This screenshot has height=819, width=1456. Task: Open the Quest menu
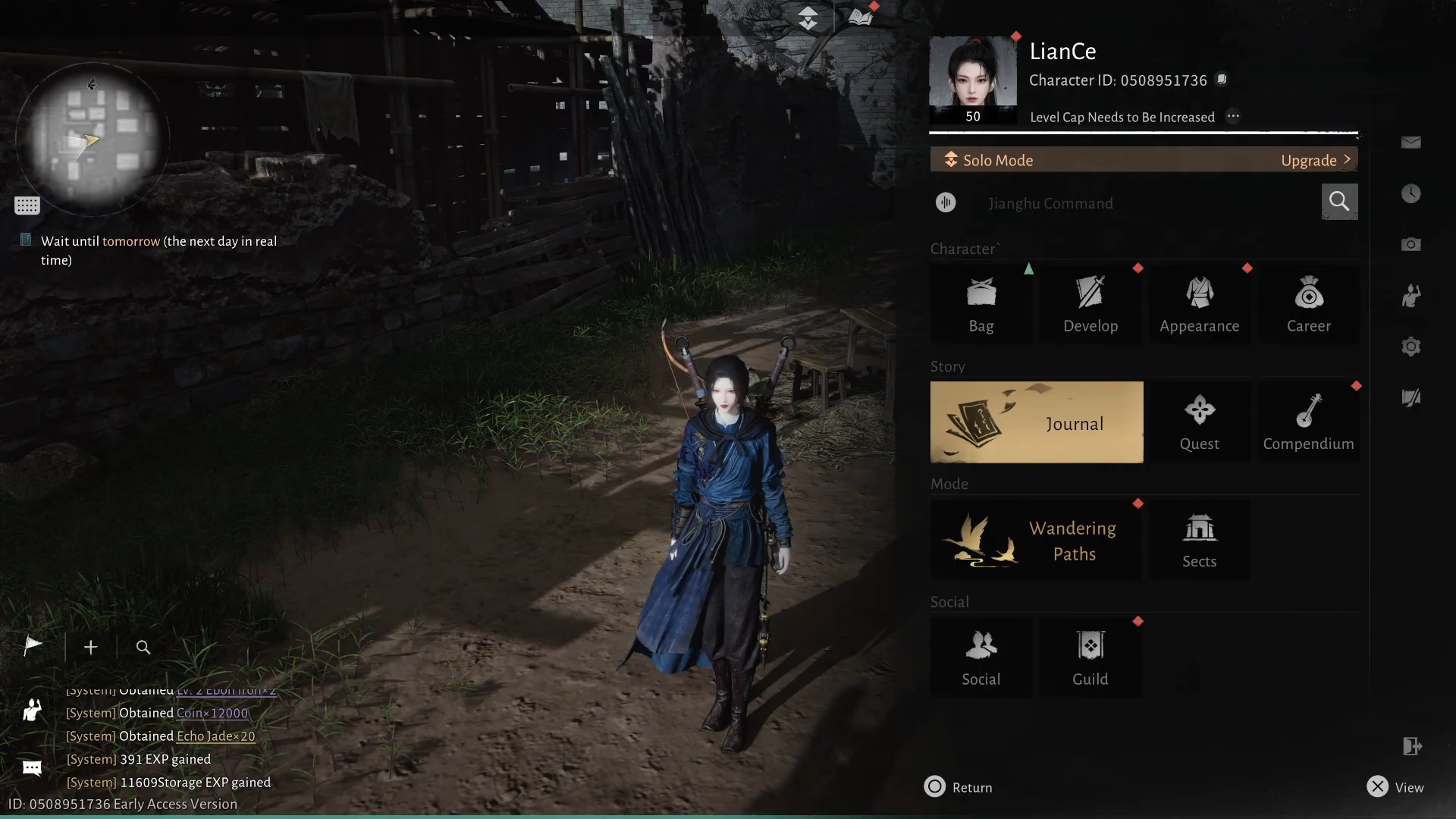coord(1199,422)
